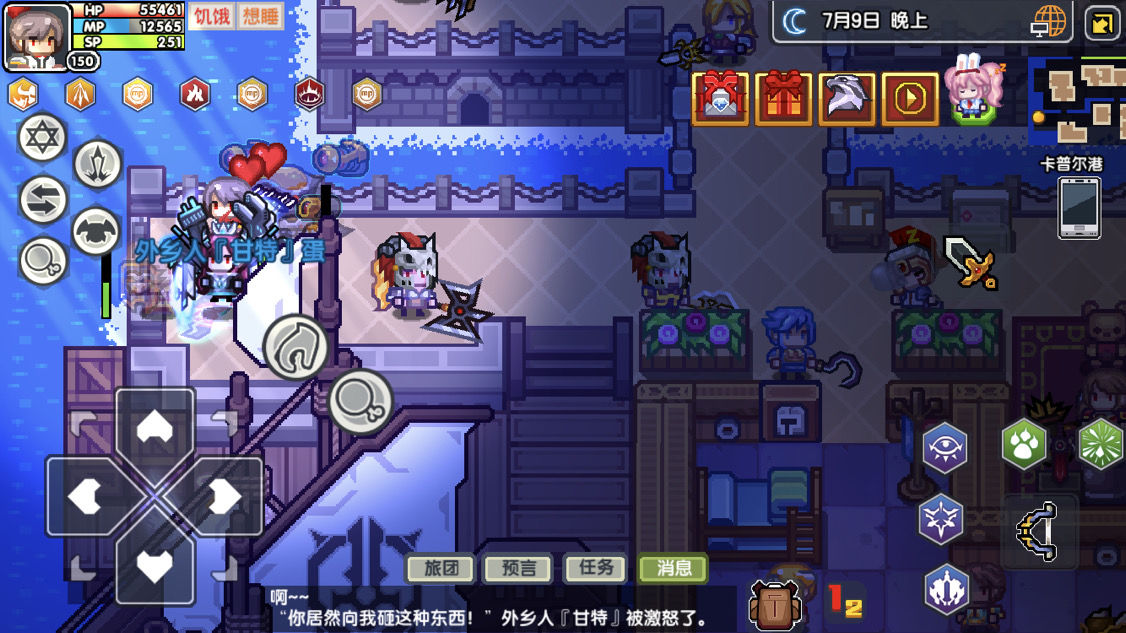Click the hexagram star button

point(43,138)
